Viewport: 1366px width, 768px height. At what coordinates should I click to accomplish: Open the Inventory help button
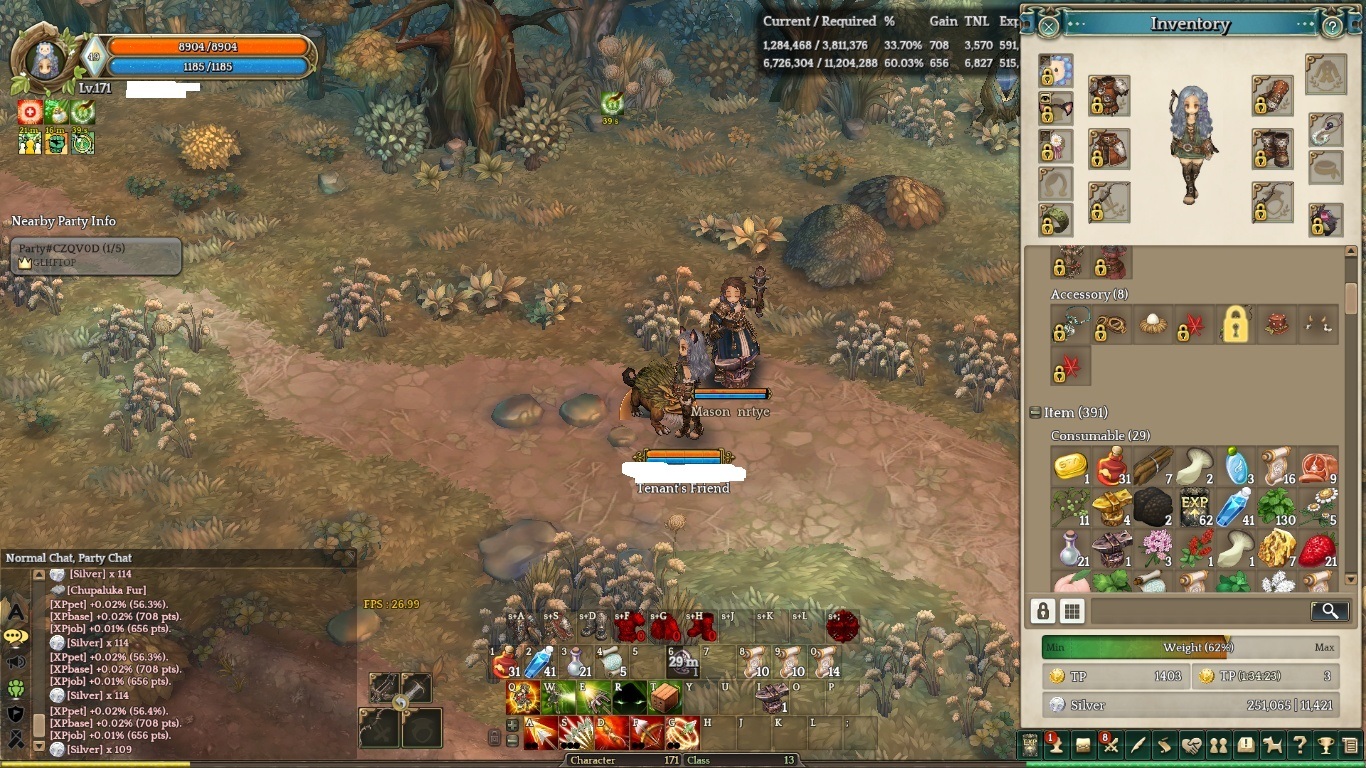coord(1332,26)
